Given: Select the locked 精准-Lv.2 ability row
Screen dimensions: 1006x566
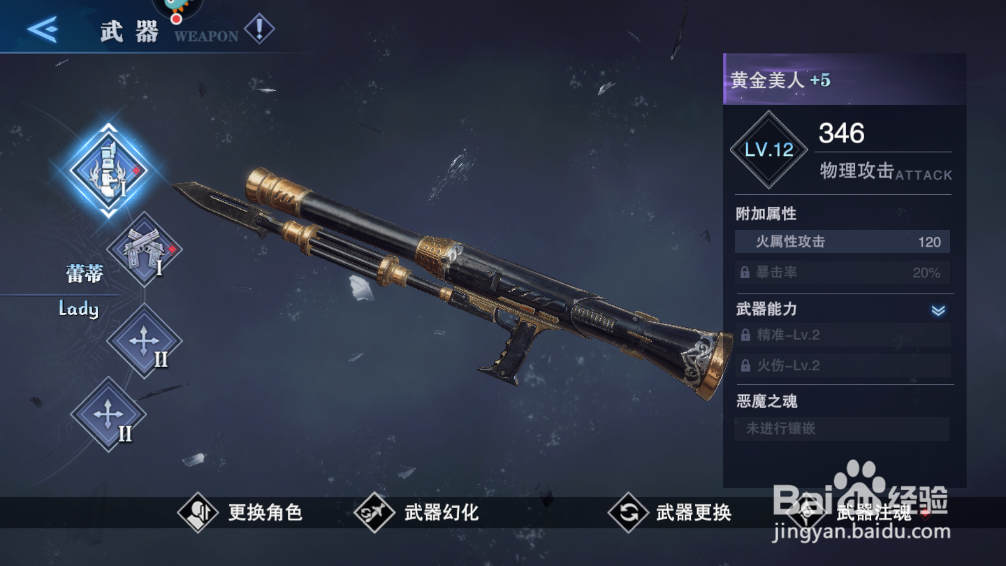Looking at the screenshot, I should 842,336.
